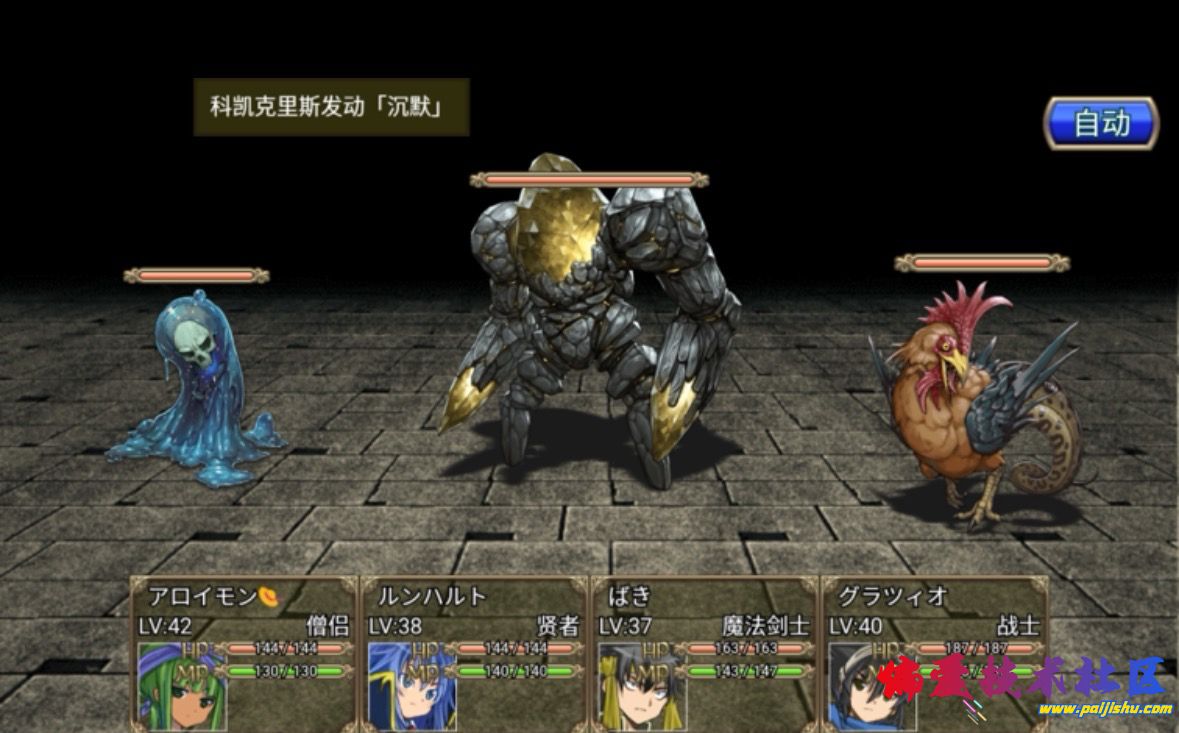Pick the 战士 グラツィオ character card

pyautogui.click(x=934, y=653)
